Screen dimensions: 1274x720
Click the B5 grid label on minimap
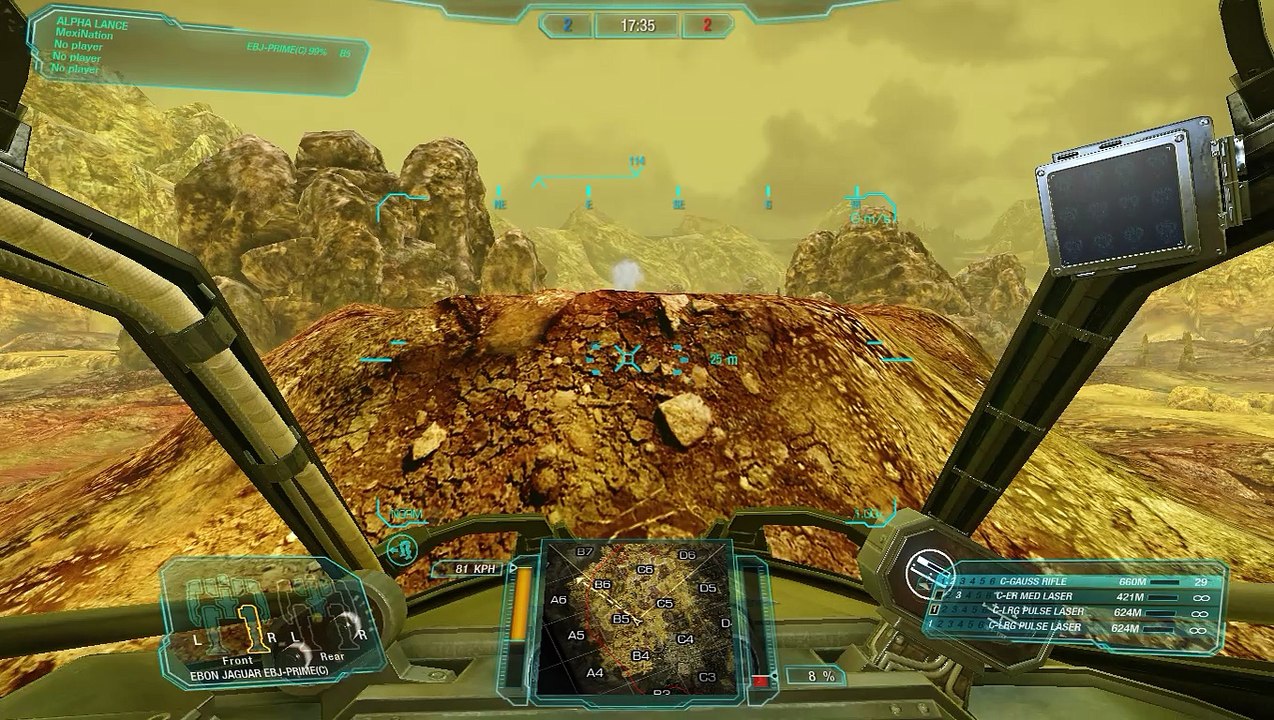pyautogui.click(x=621, y=619)
